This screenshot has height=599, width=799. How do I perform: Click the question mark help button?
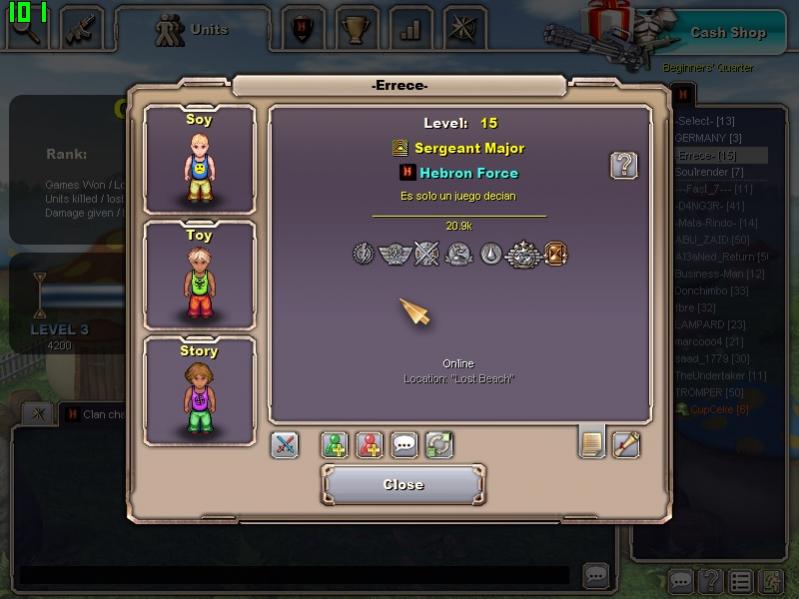tap(624, 165)
